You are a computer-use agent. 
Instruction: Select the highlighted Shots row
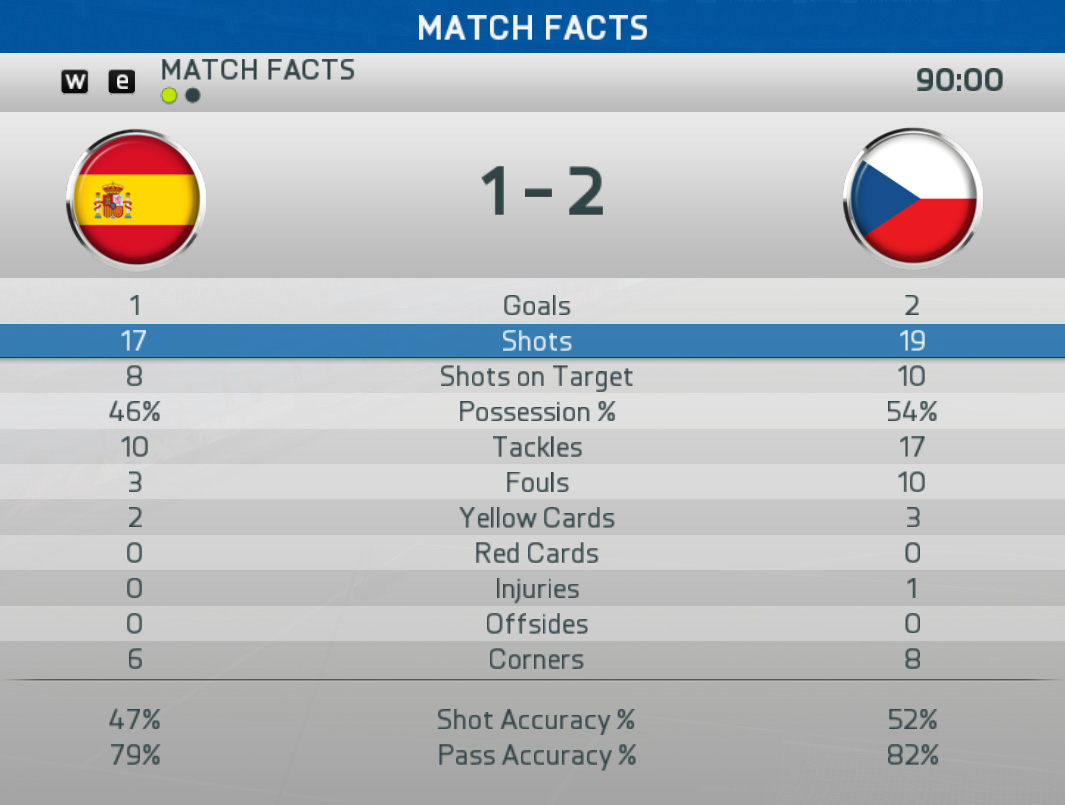pos(536,341)
